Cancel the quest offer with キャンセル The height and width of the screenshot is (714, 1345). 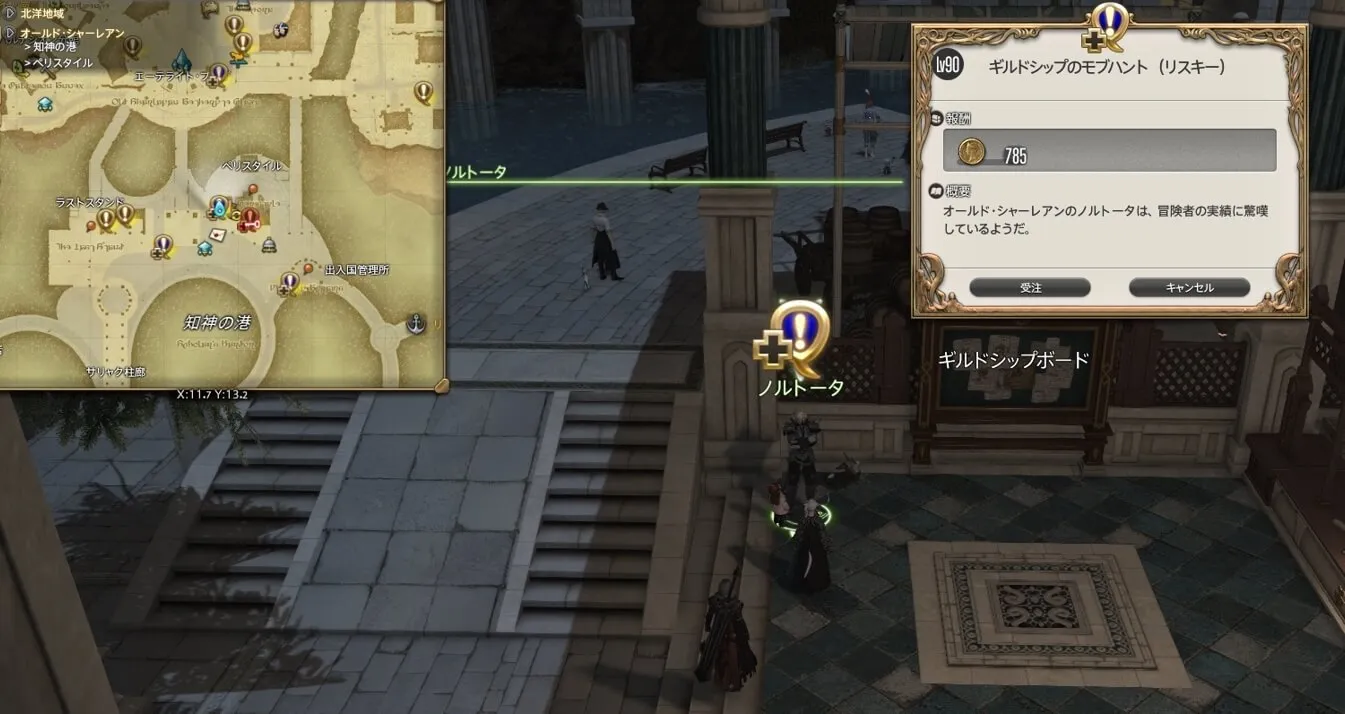tap(1189, 288)
